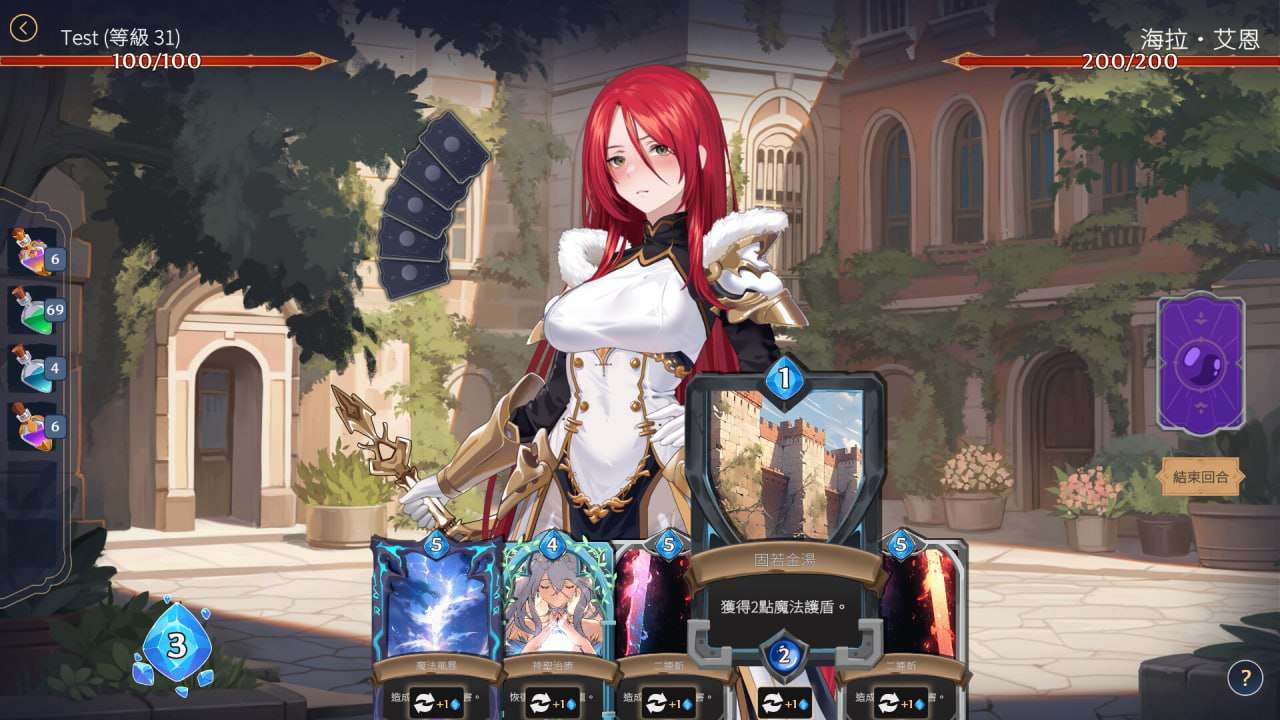Use the green potion with 69 count
The width and height of the screenshot is (1280, 720).
(34, 308)
